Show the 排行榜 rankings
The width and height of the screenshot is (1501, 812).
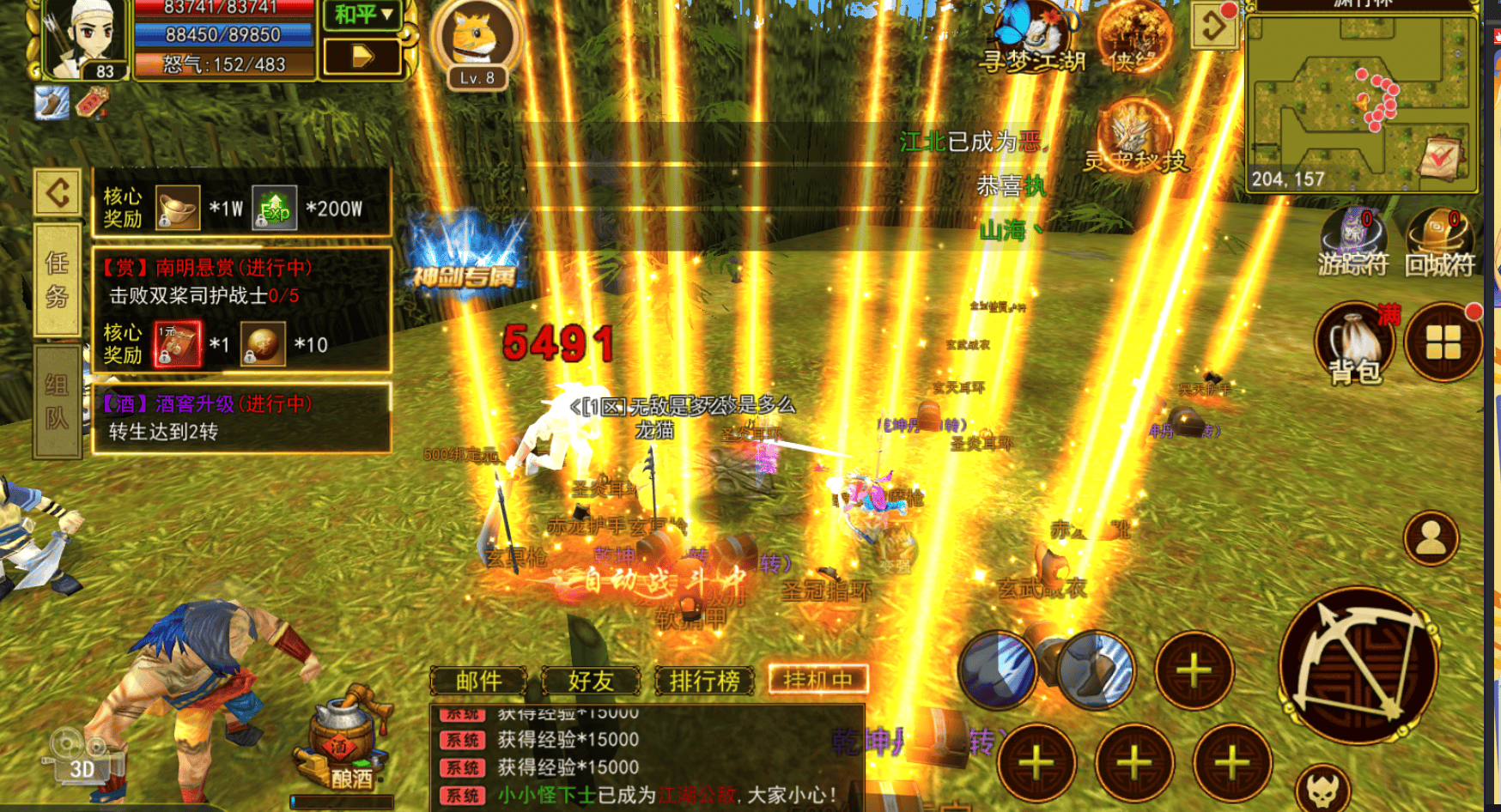[x=704, y=681]
